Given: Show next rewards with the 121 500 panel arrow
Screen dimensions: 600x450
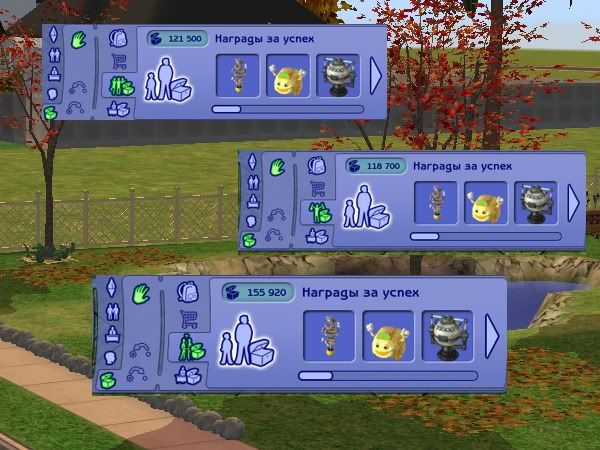Looking at the screenshot, I should [x=377, y=75].
